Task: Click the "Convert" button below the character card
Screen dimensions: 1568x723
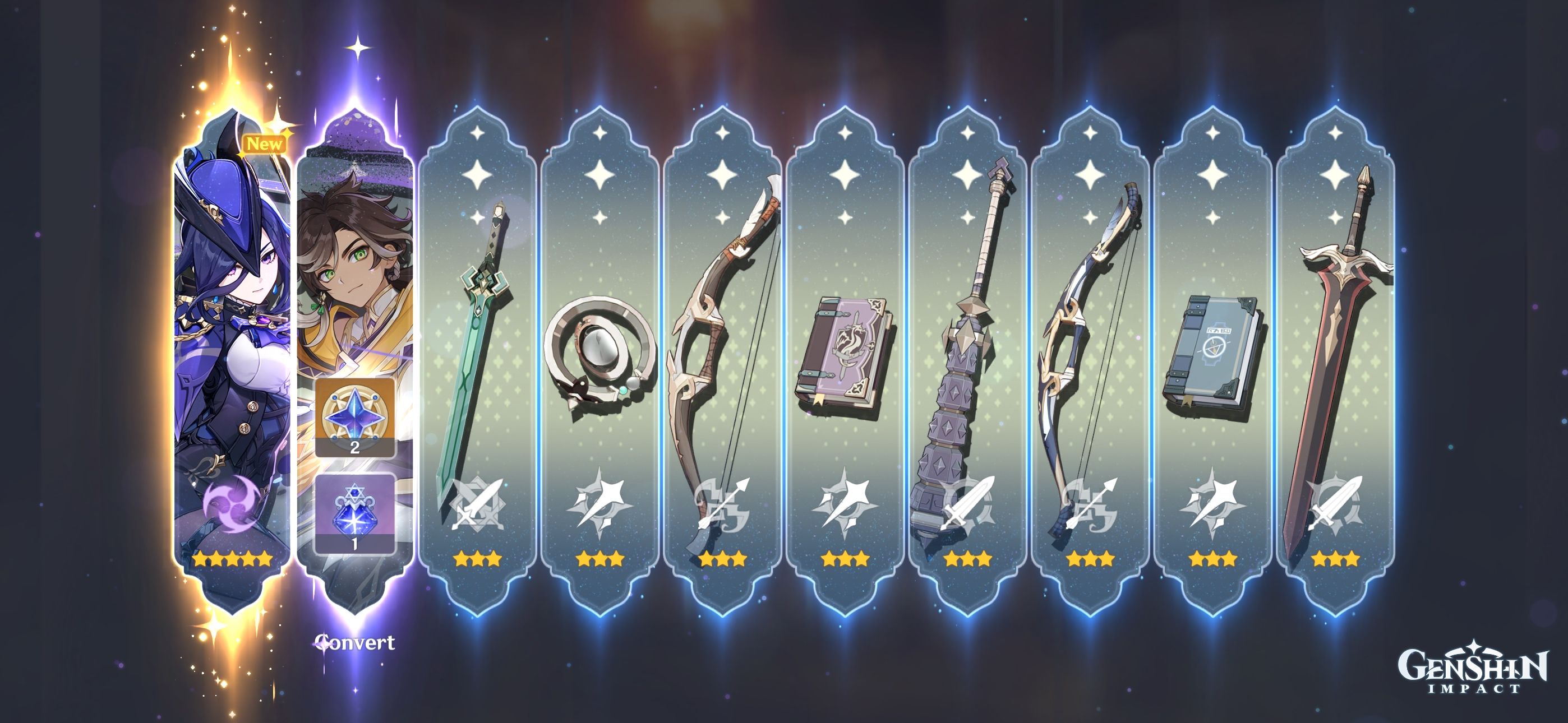Action: 355,641
